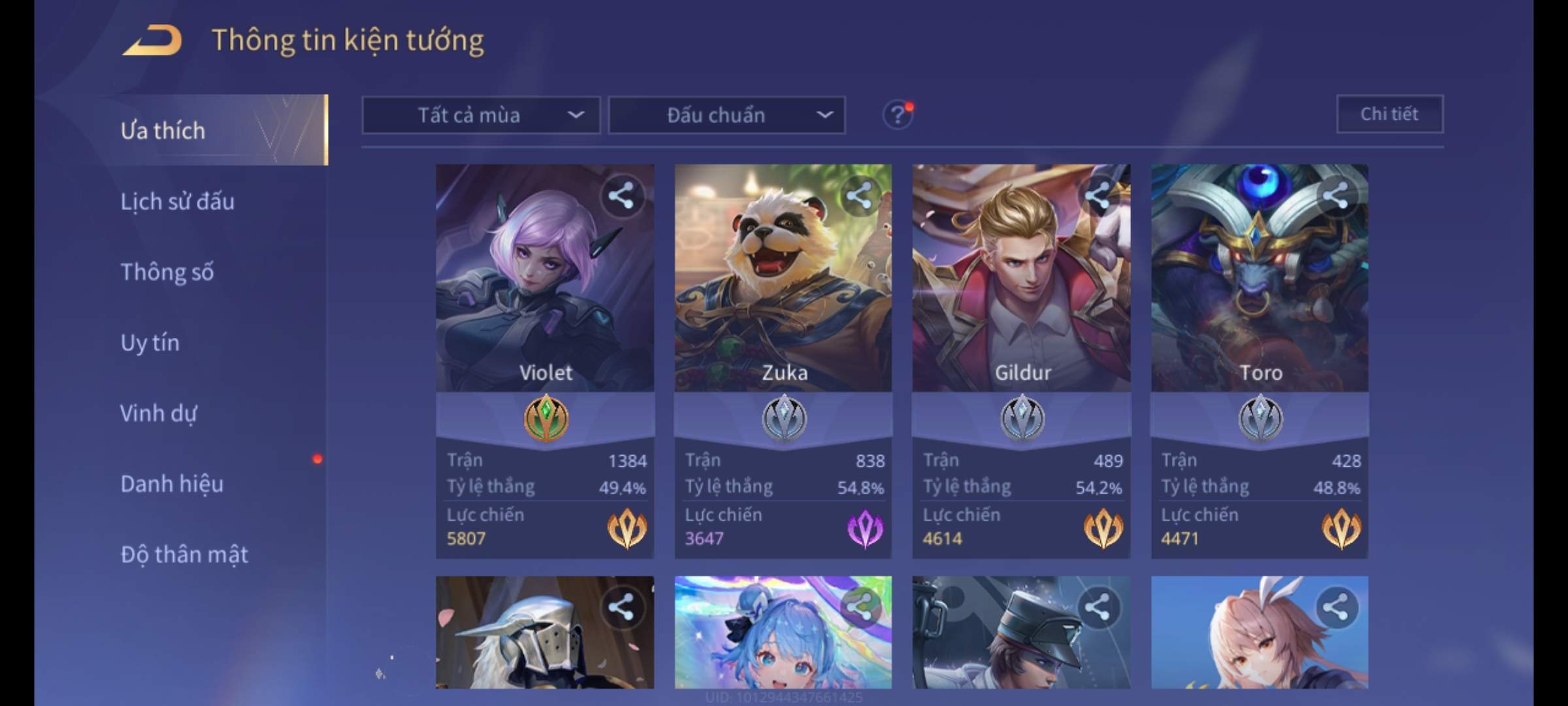
Task: Select the Uy tín tab
Action: point(150,343)
